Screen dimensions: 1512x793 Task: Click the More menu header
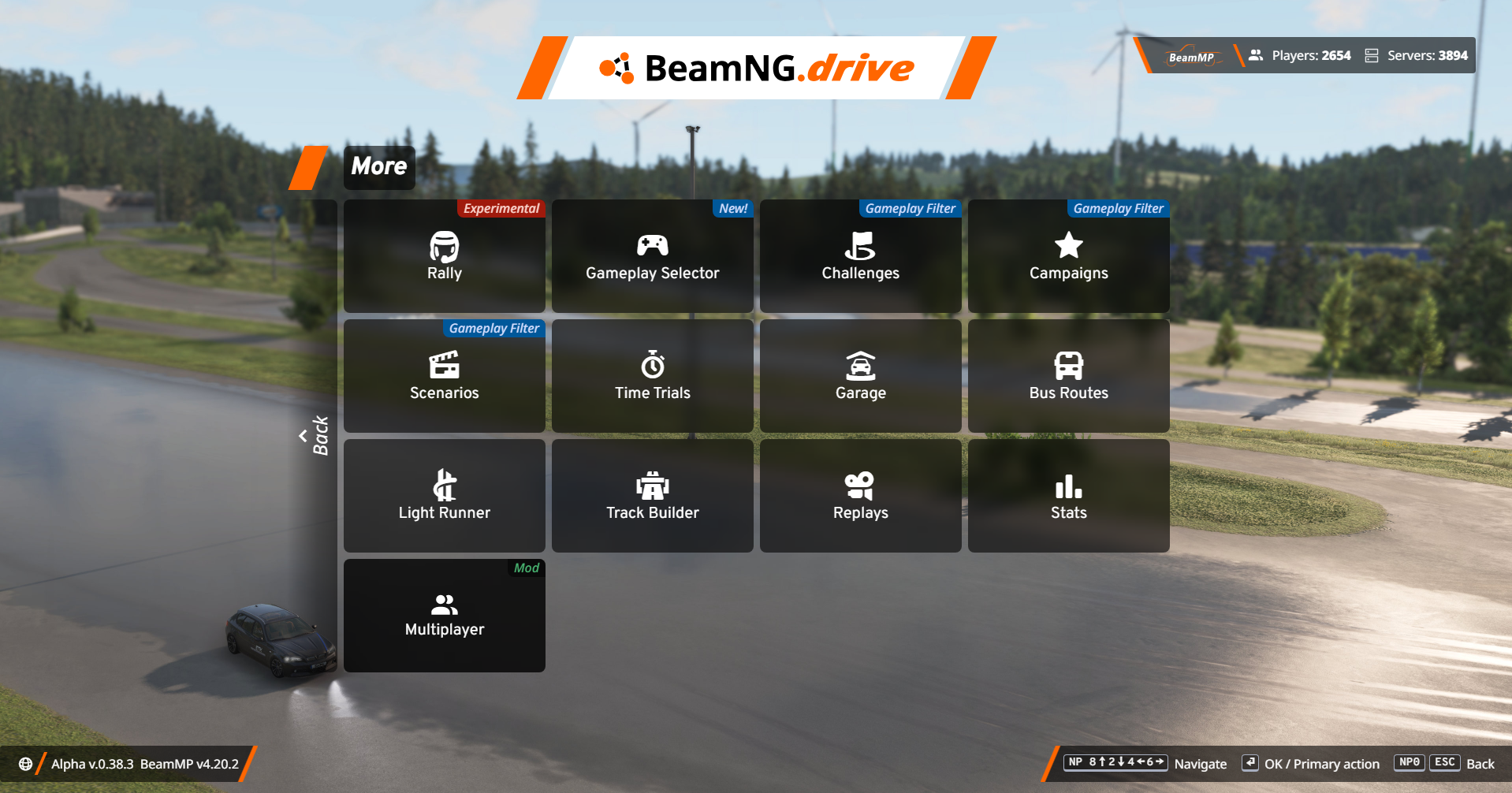(x=378, y=167)
